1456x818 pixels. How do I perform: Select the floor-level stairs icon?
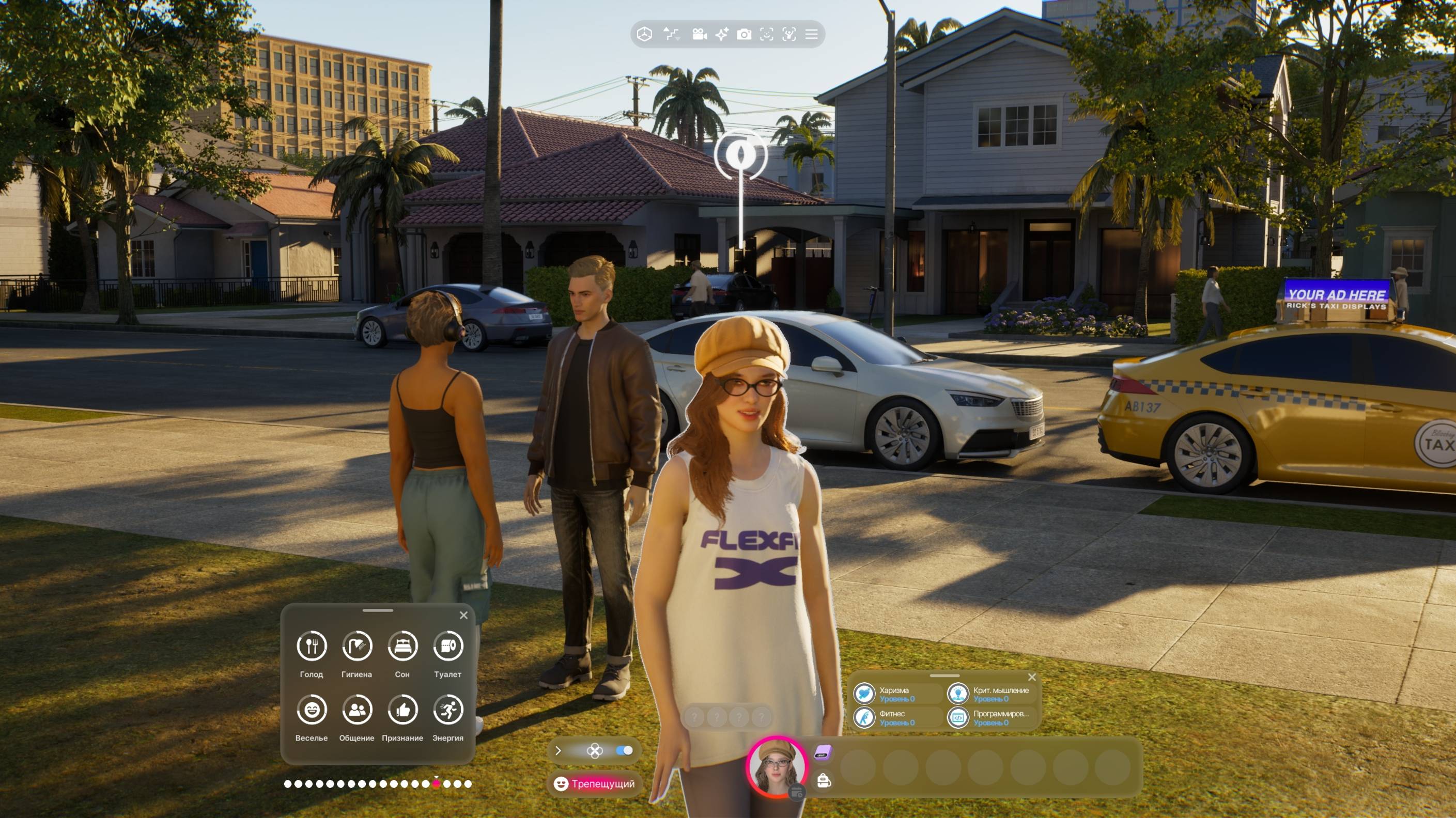tap(671, 35)
